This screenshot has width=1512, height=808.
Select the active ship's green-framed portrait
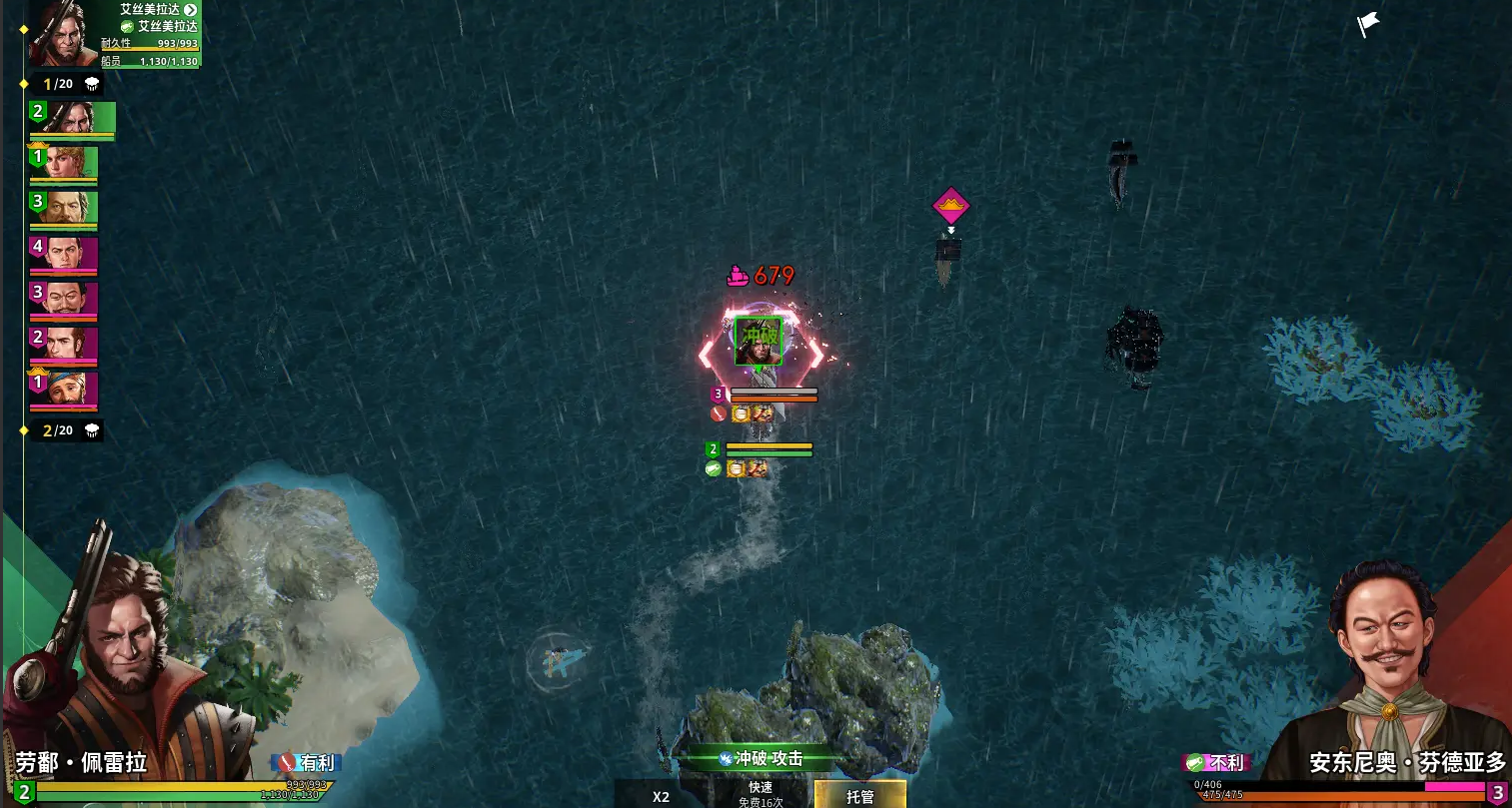758,342
